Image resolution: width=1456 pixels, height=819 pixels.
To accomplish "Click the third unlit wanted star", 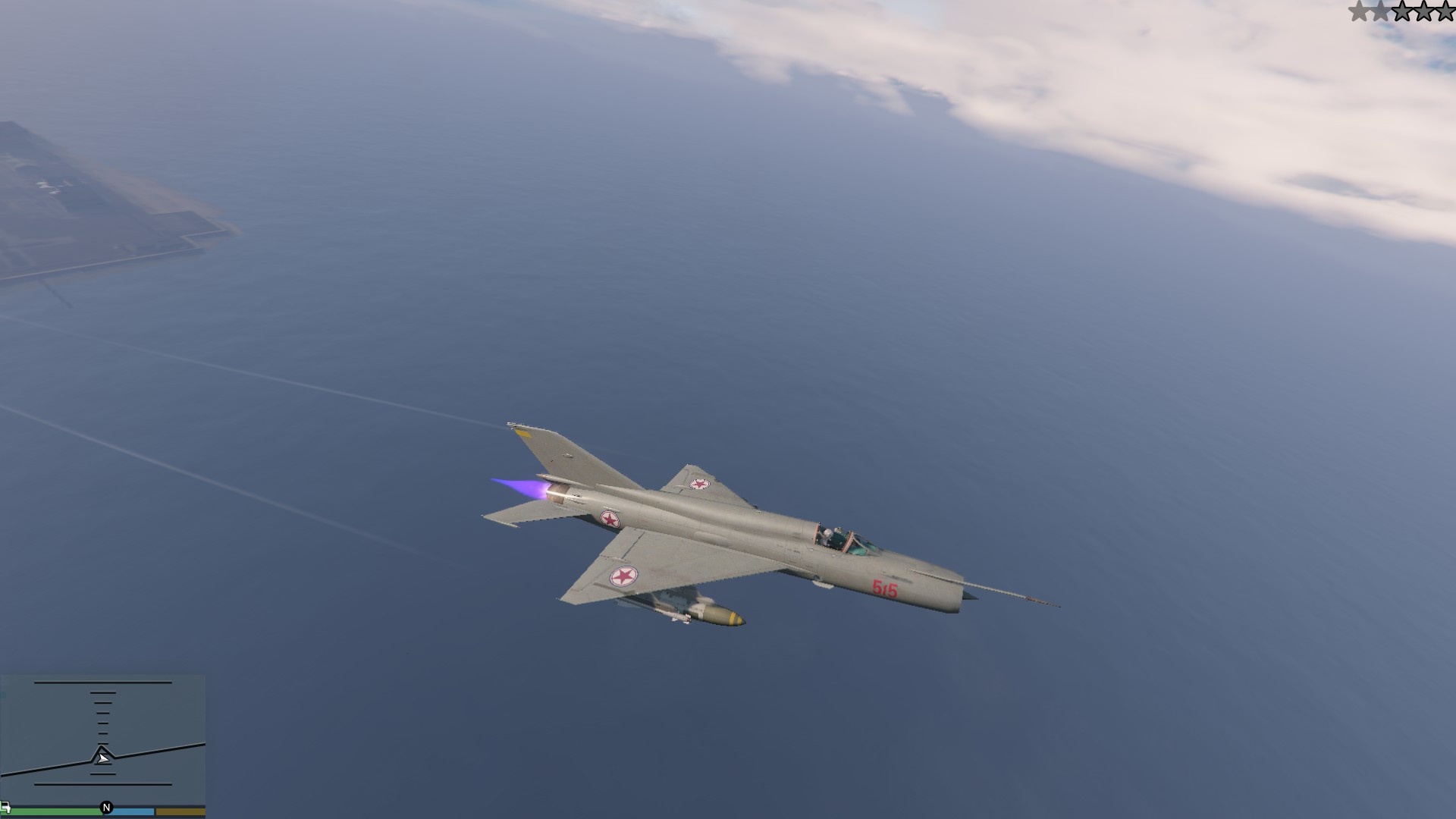I will (x=1403, y=11).
